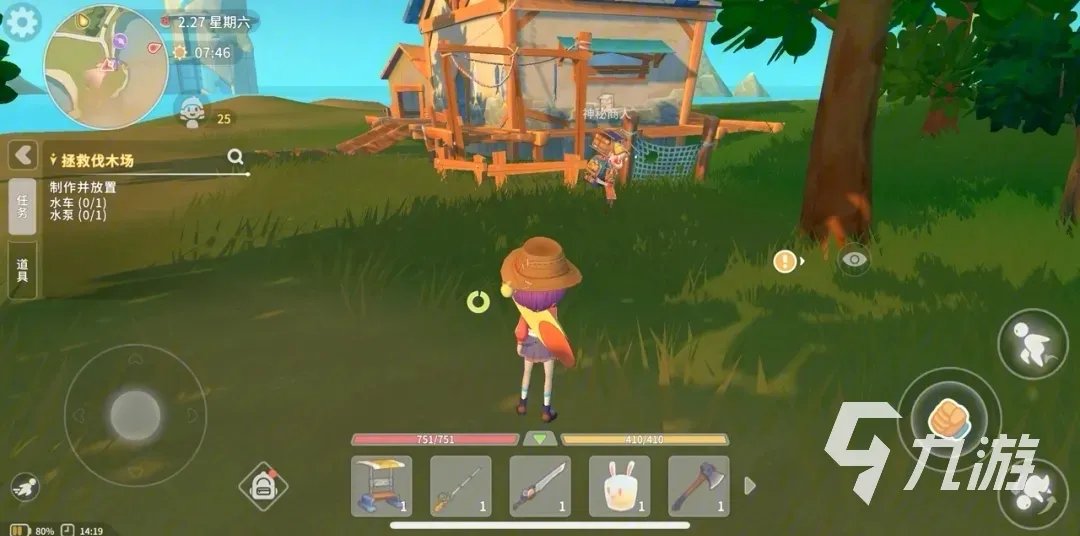The height and width of the screenshot is (536, 1080).
Task: Toggle the green triangle hotbar collapse button
Action: point(540,439)
